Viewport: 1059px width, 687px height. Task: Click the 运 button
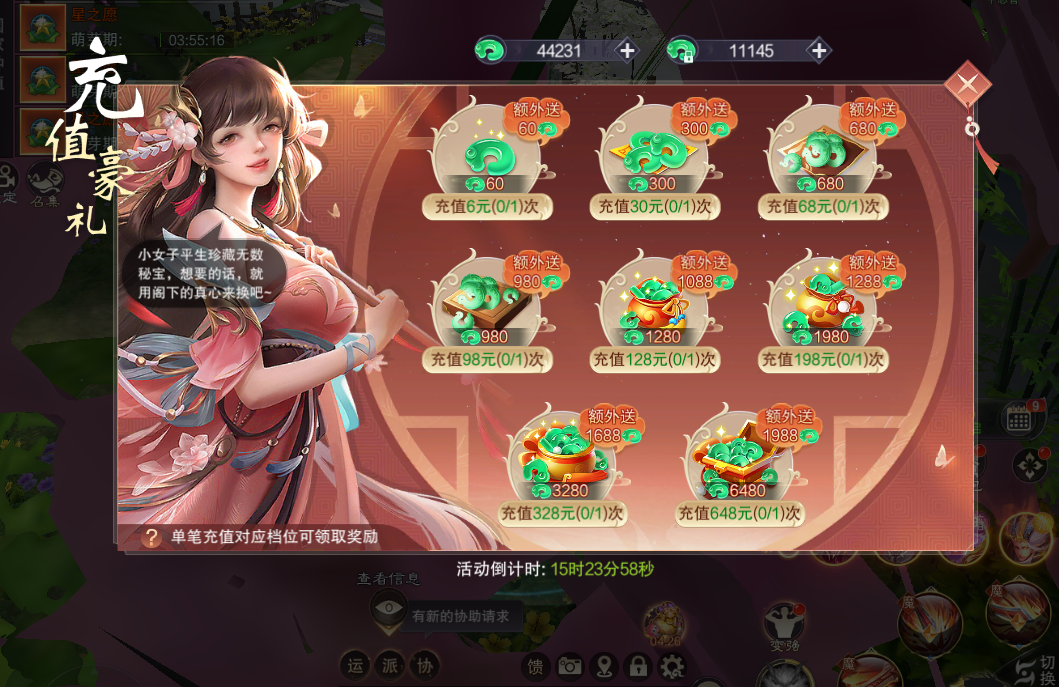tap(355, 666)
